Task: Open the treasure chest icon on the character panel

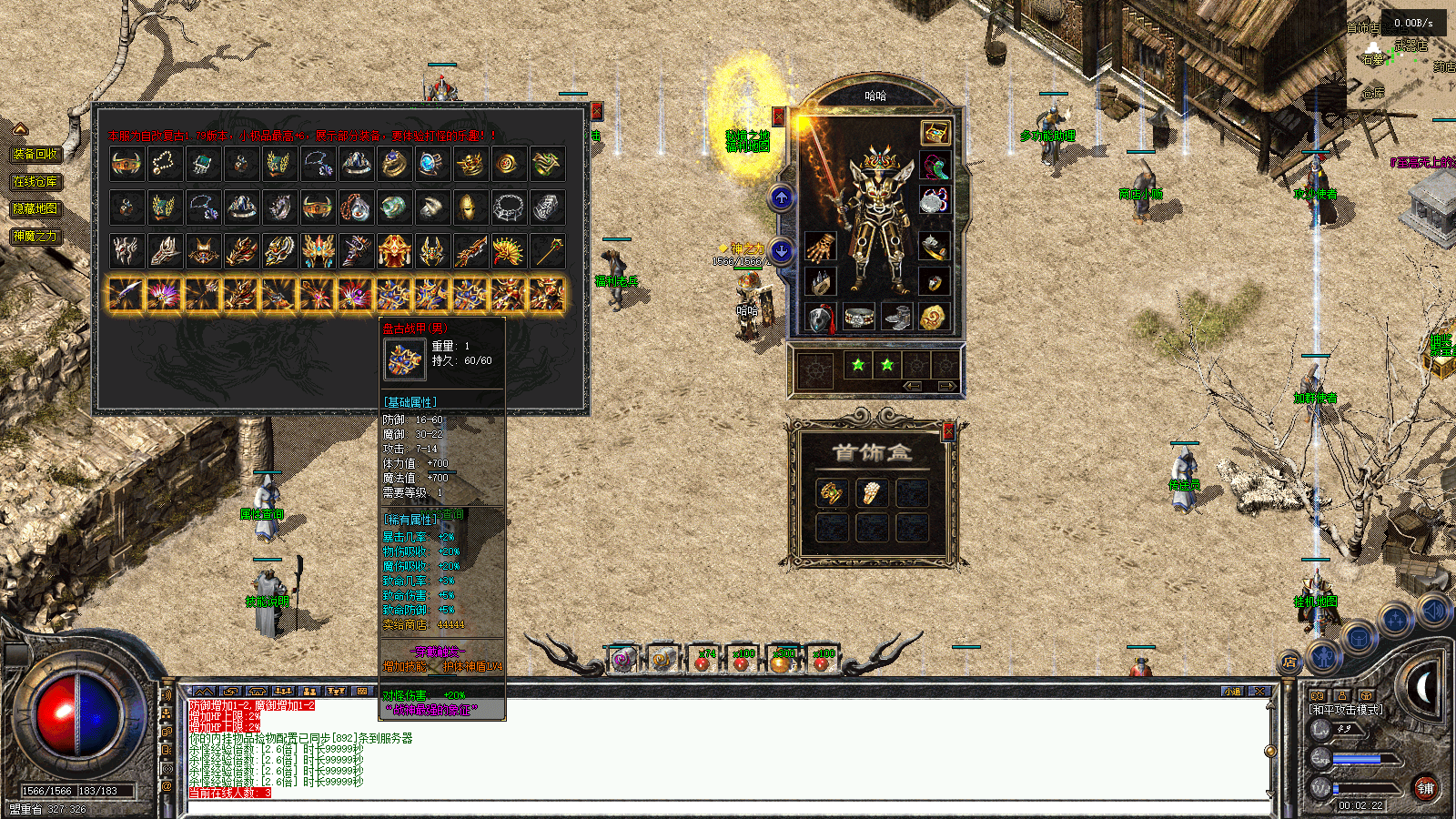Action: (x=935, y=133)
